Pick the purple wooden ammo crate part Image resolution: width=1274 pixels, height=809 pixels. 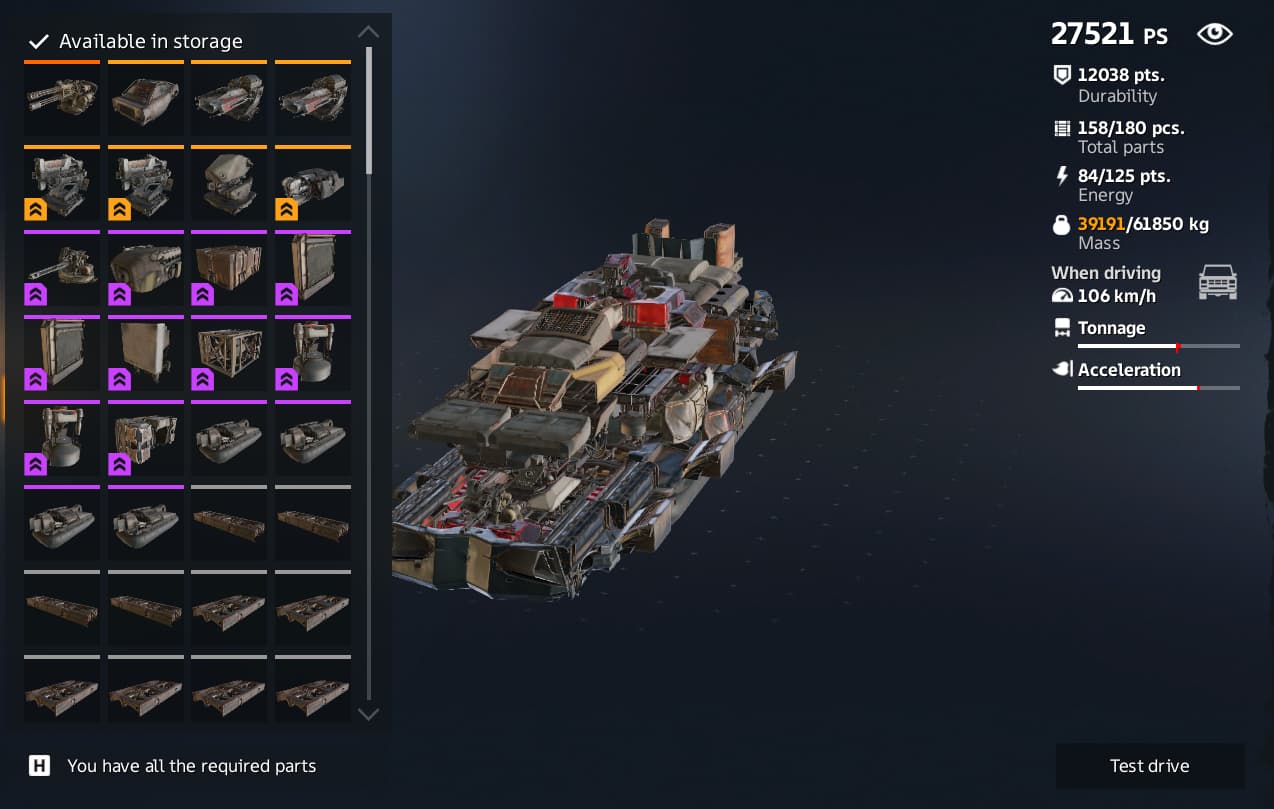click(x=229, y=269)
